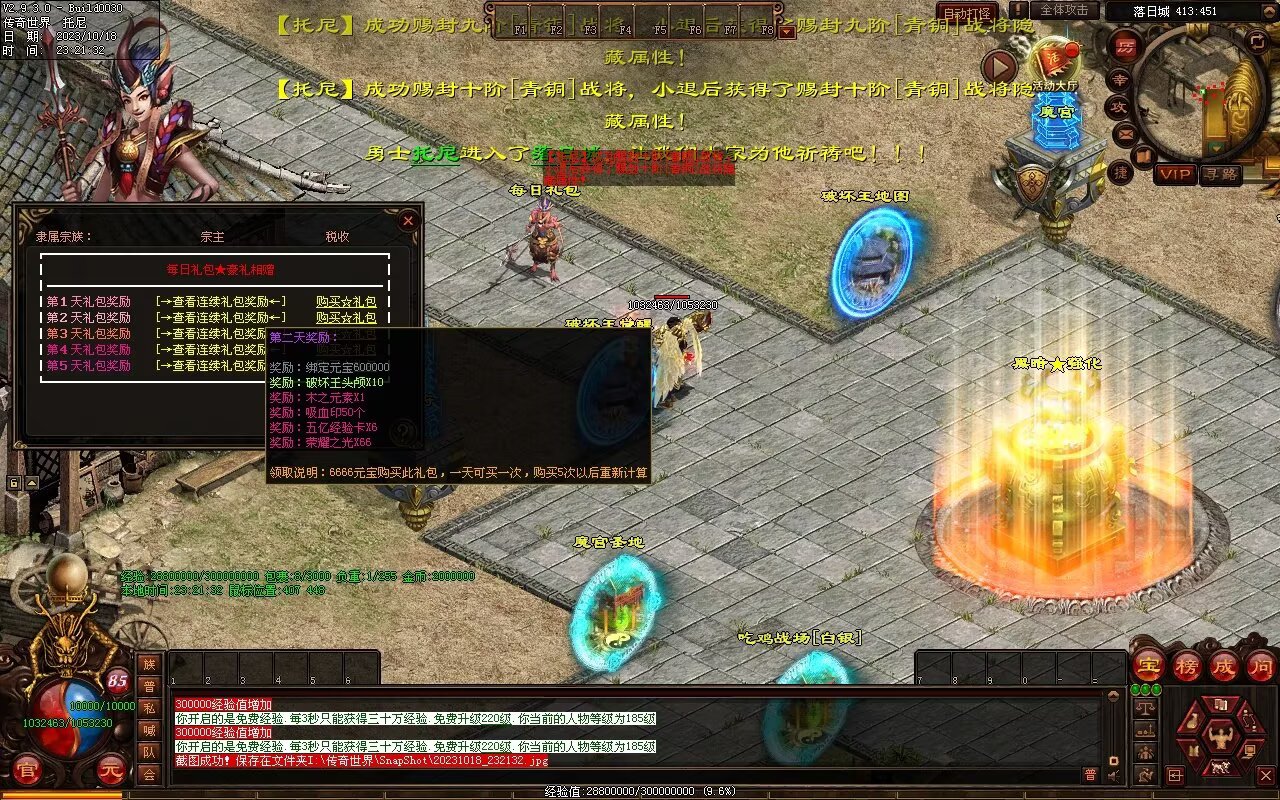Activate the 寻路 pathfinding button
The image size is (1280, 800).
coord(1219,174)
